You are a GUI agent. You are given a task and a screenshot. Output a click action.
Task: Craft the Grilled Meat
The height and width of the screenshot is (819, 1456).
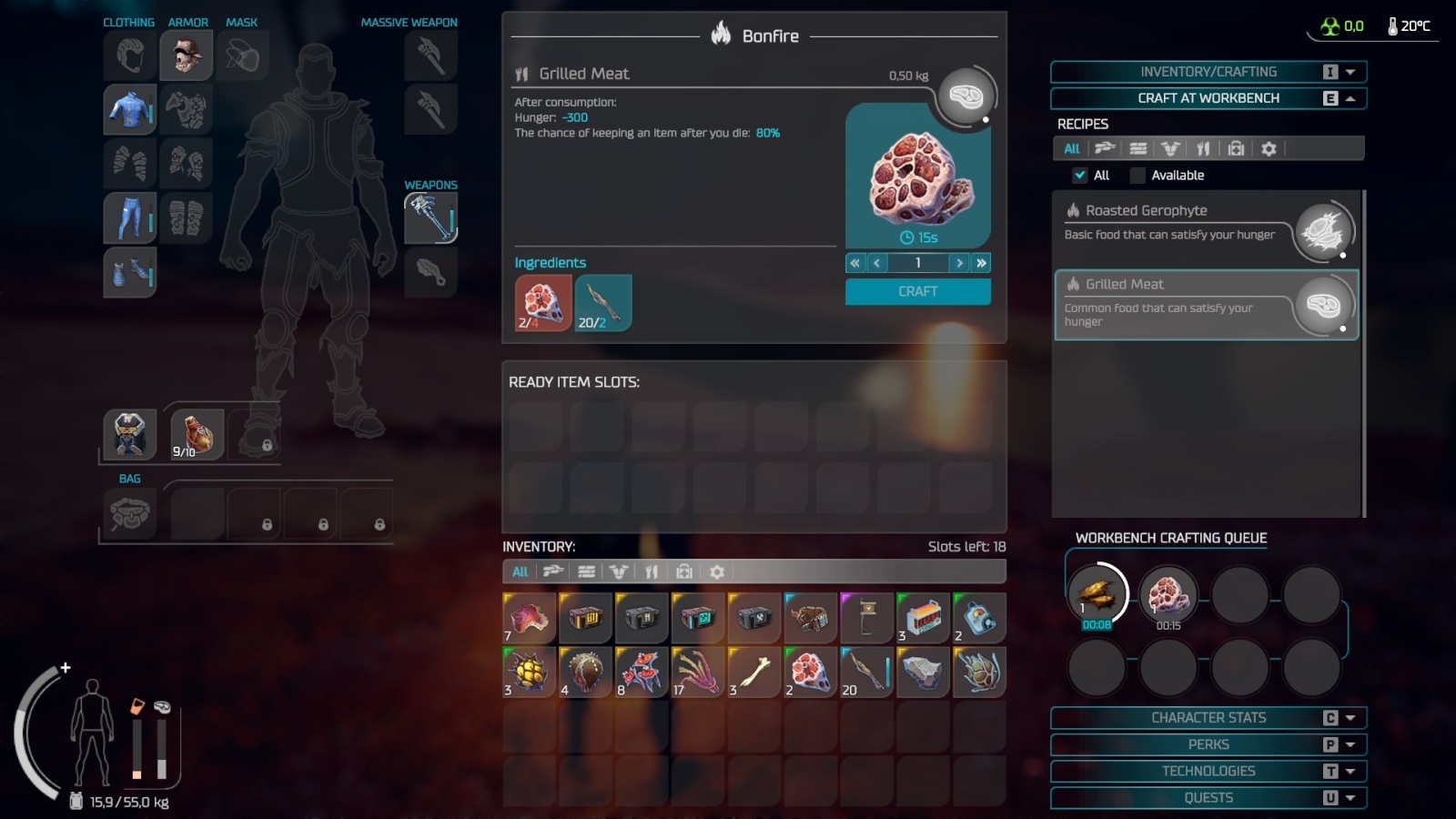(917, 291)
